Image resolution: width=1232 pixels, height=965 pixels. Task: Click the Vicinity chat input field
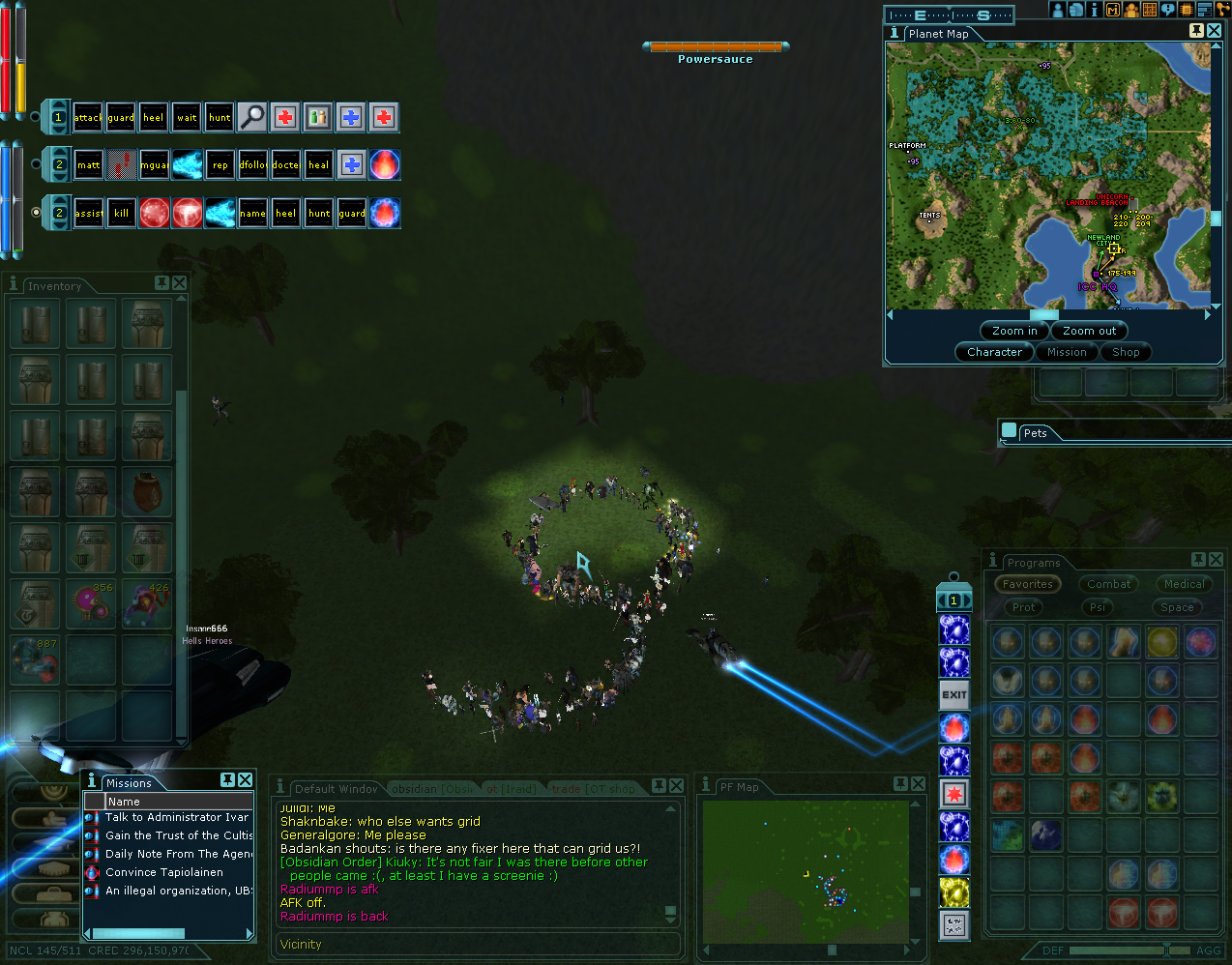point(479,945)
